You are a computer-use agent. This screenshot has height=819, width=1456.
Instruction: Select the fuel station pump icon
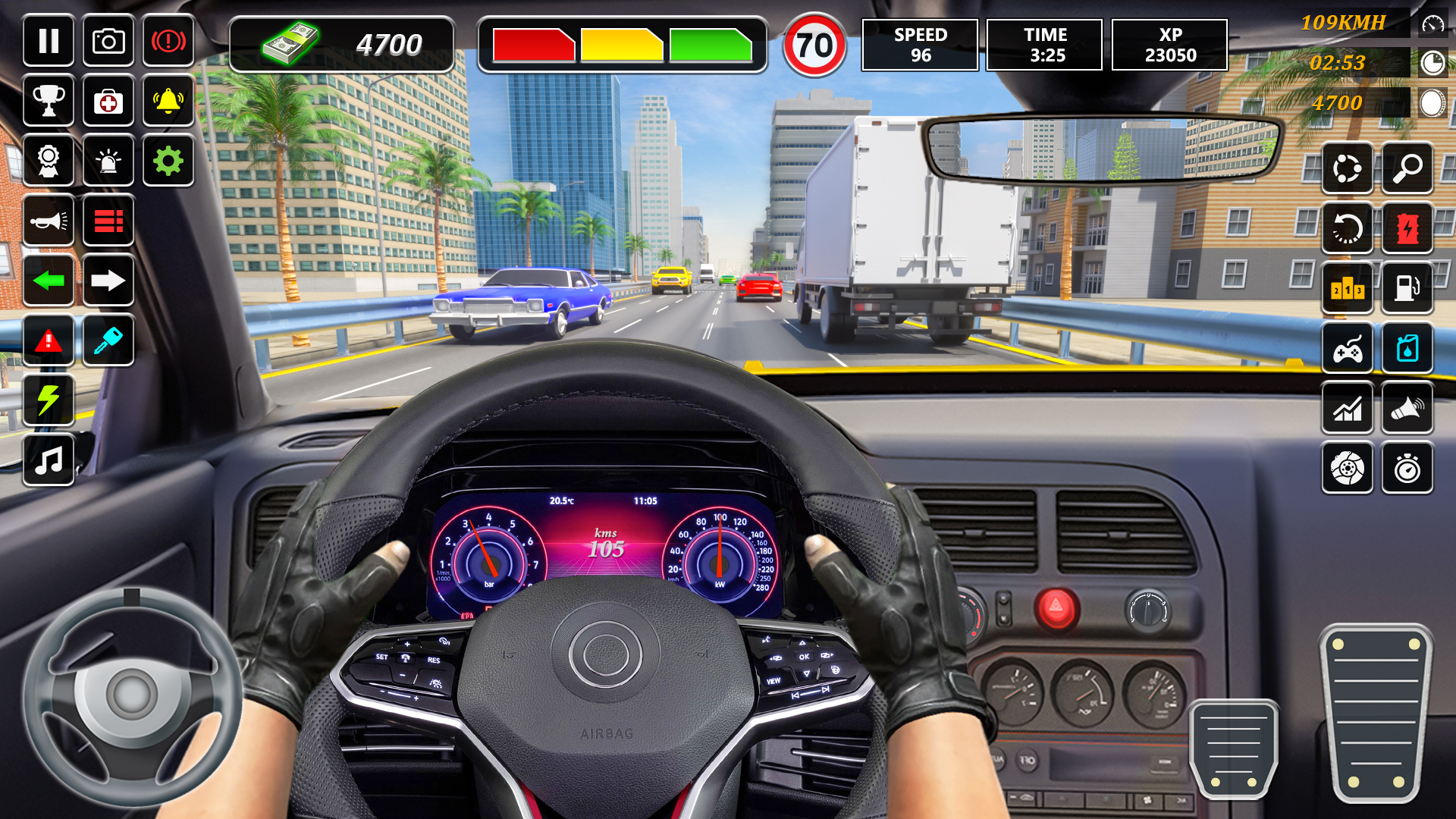coord(1408,288)
